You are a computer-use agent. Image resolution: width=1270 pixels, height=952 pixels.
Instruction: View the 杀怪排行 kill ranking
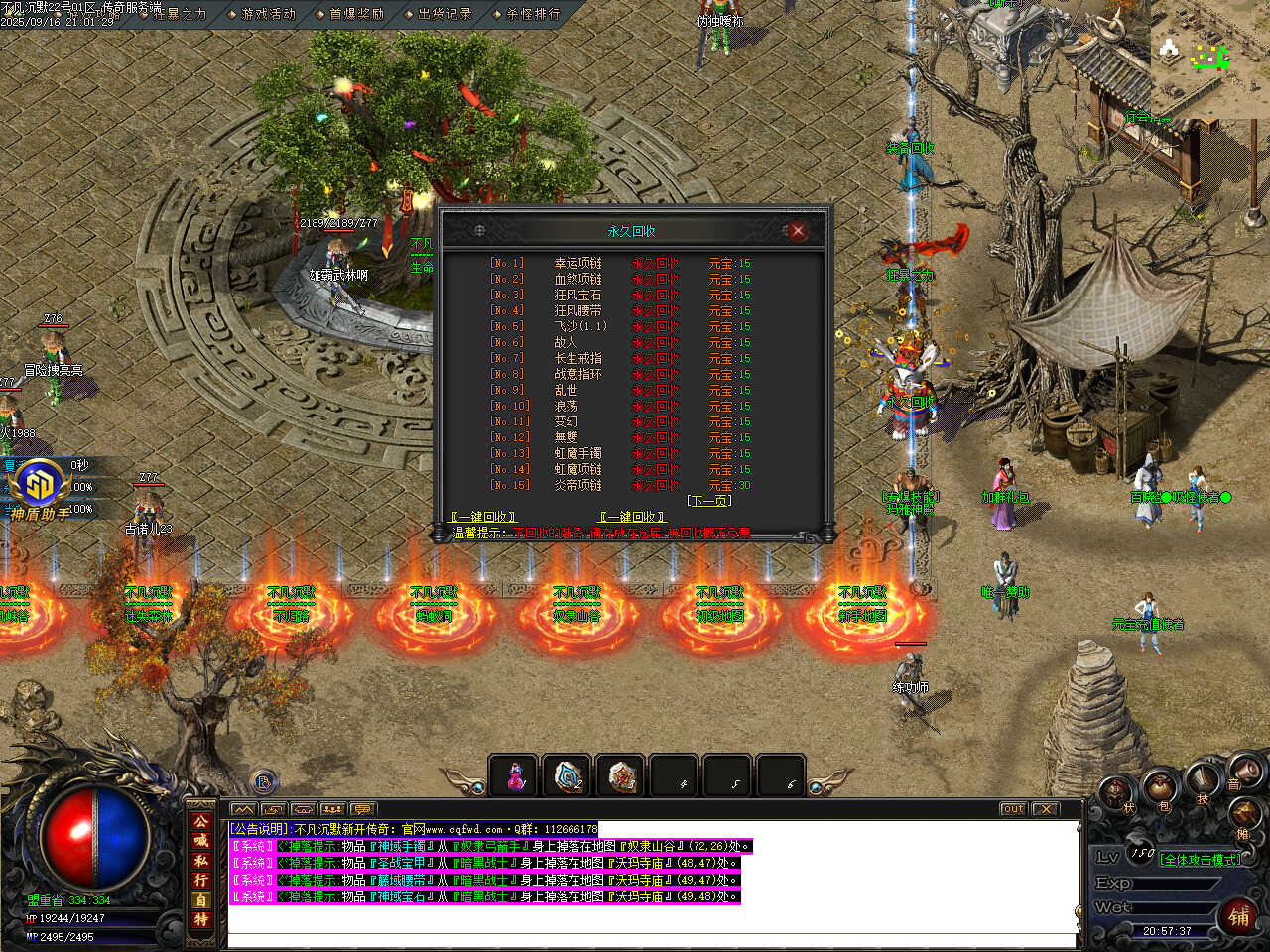click(x=533, y=14)
